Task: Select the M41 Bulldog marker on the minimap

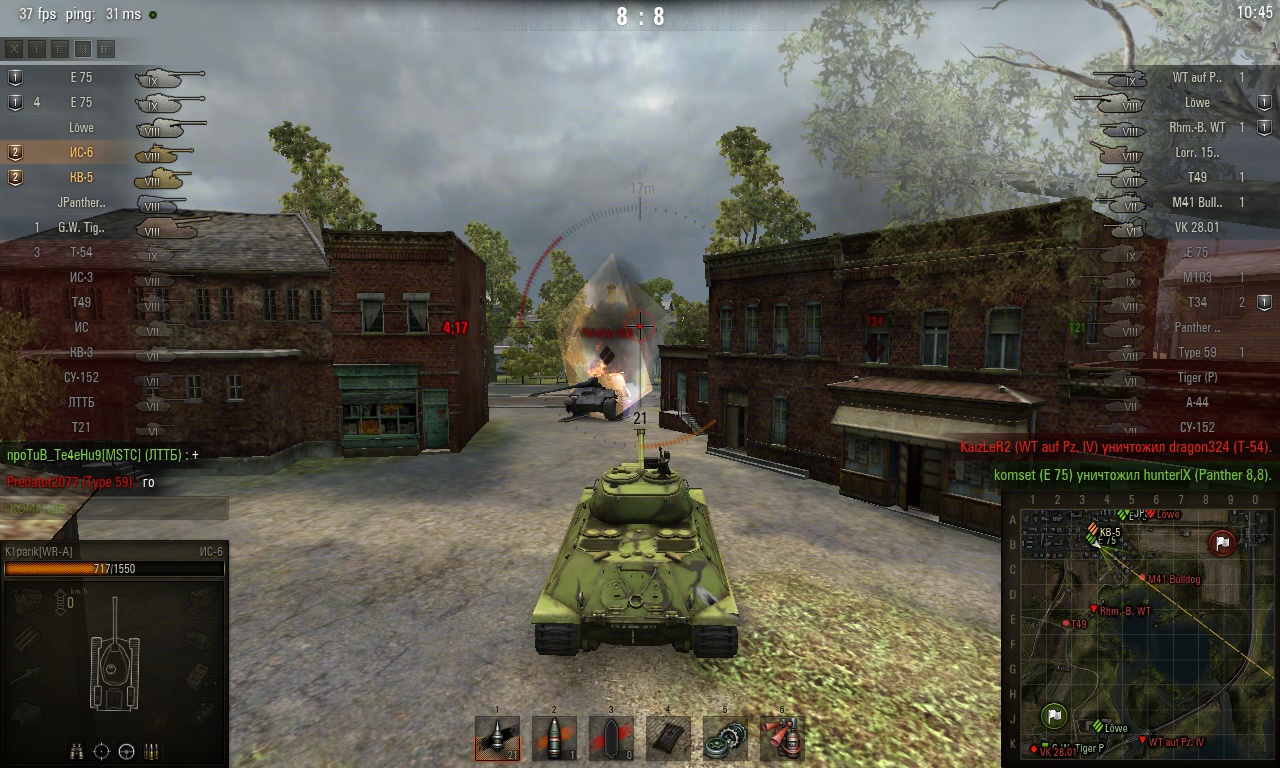Action: coord(1143,578)
